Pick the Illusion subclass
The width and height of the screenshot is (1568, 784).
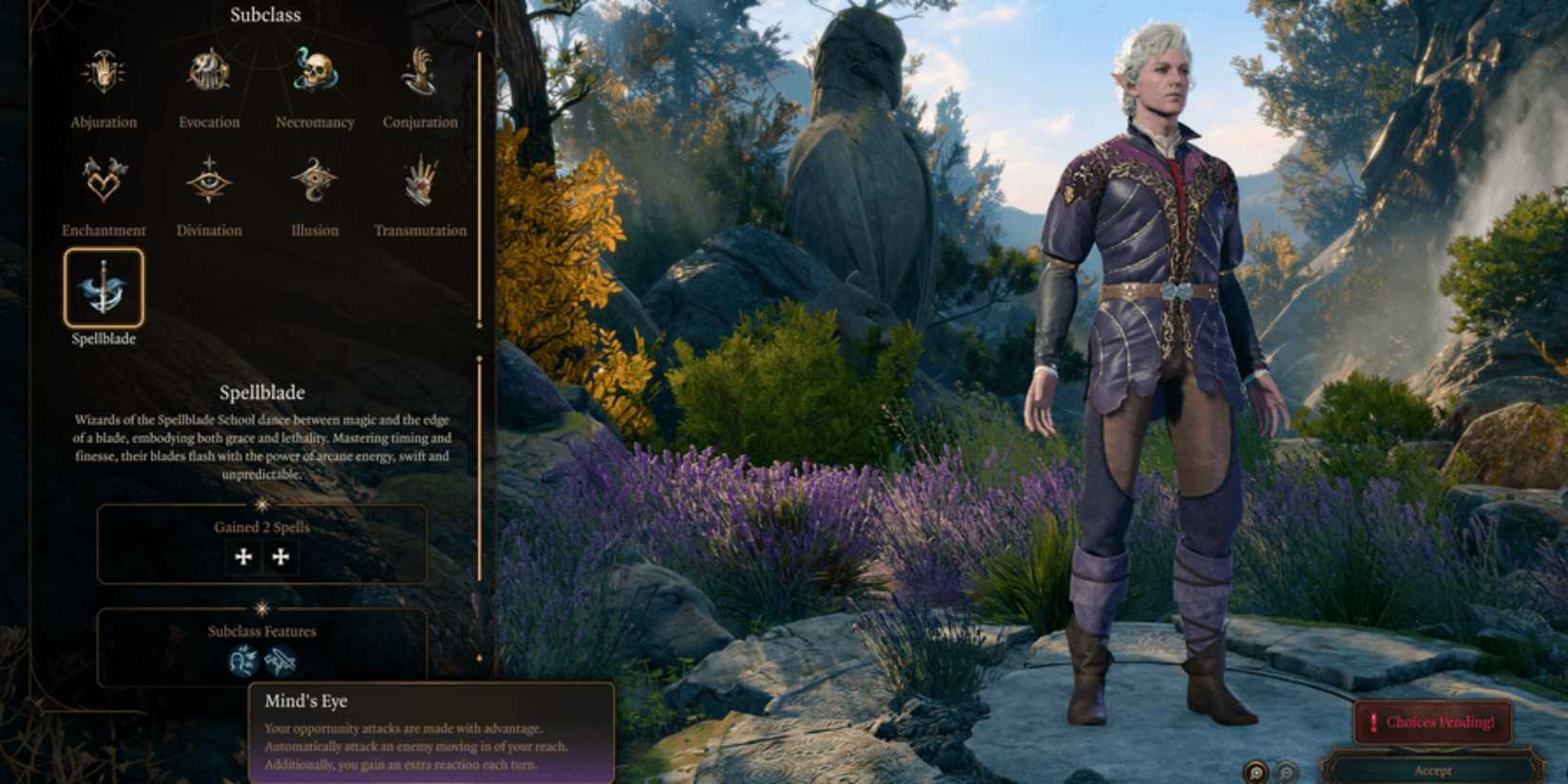click(314, 181)
